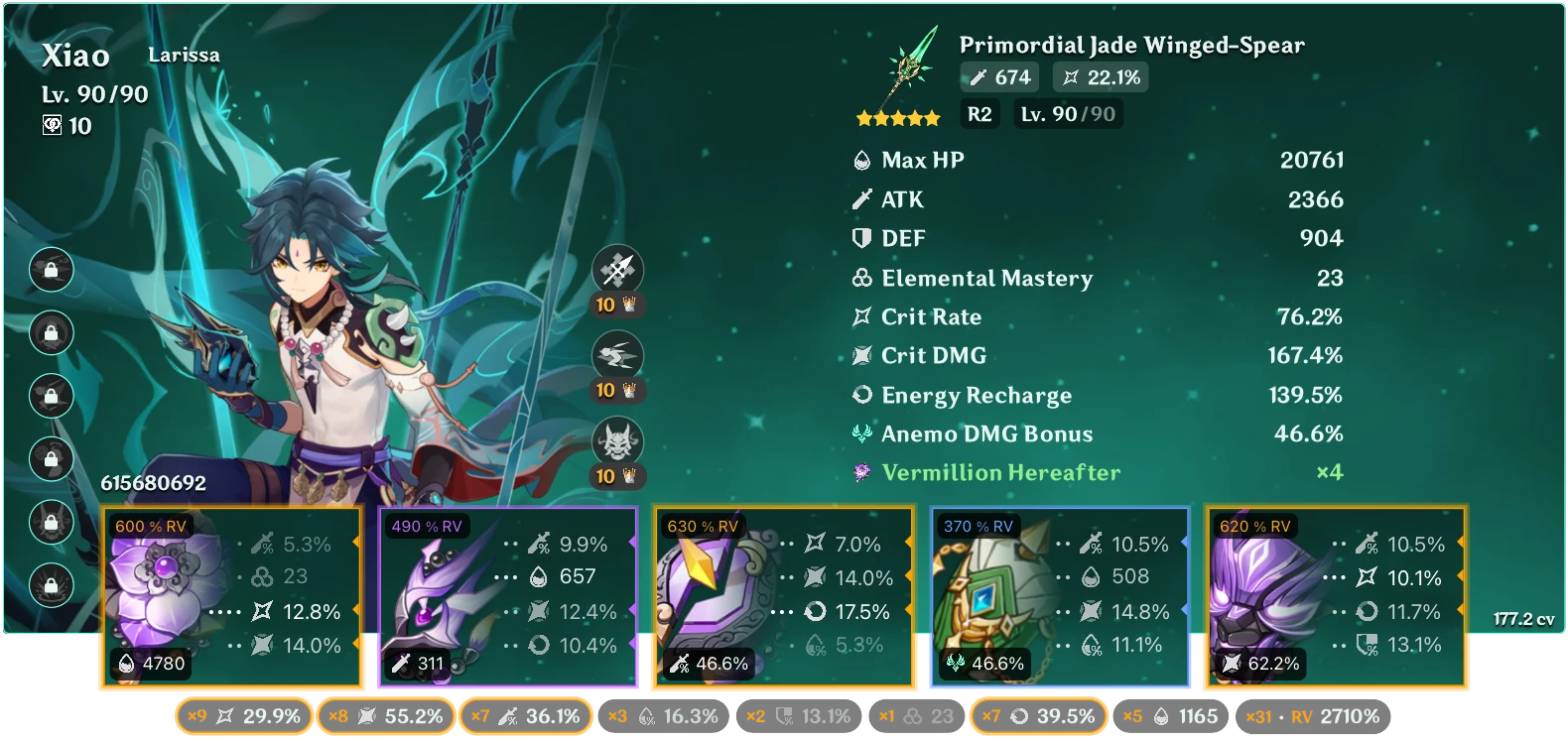Select Xiao's Elemental Skill talent icon
This screenshot has height=741, width=1568.
(617, 355)
